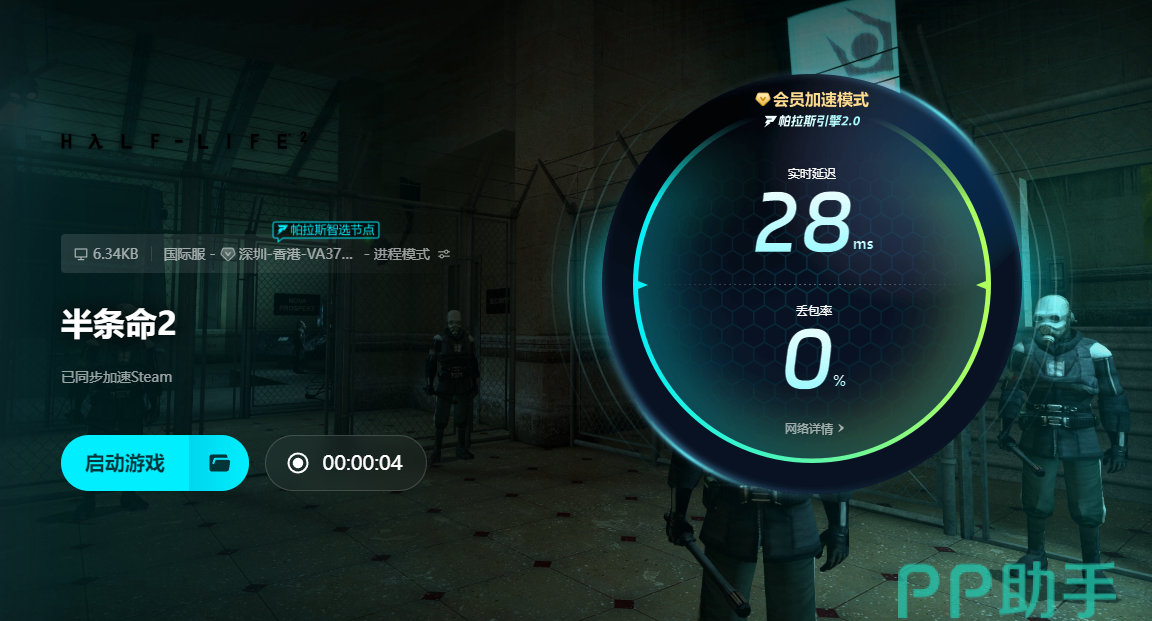Screen dimensions: 1152x621
Task: Open the folder icon beside 启动游戏
Action: pyautogui.click(x=219, y=463)
